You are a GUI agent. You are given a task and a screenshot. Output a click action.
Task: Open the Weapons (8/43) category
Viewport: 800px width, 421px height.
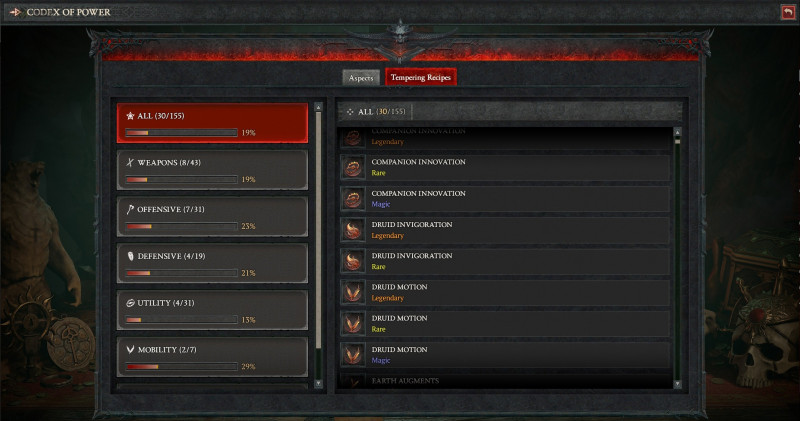[211, 170]
